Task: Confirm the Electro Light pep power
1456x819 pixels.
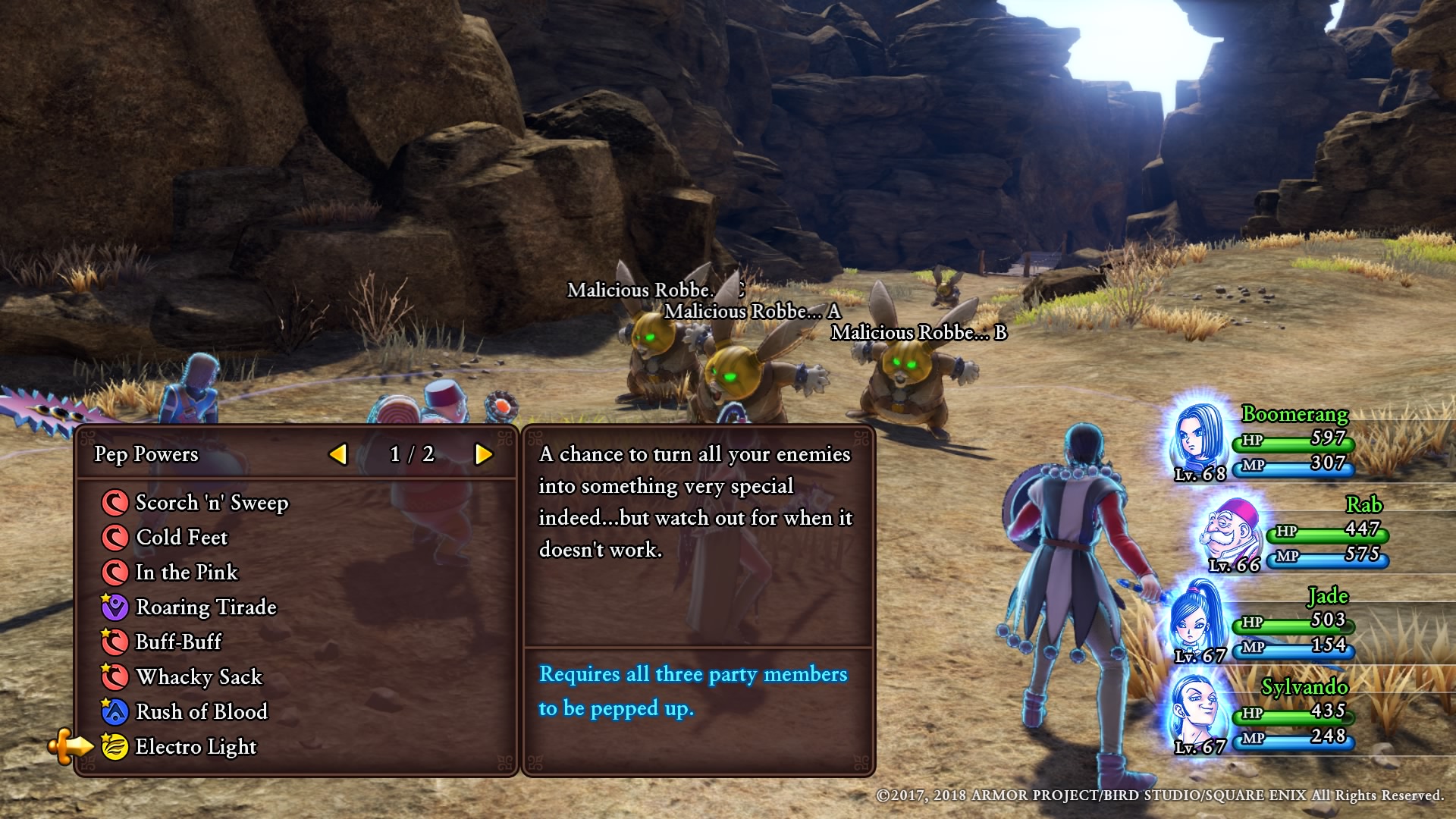Action: 196,747
